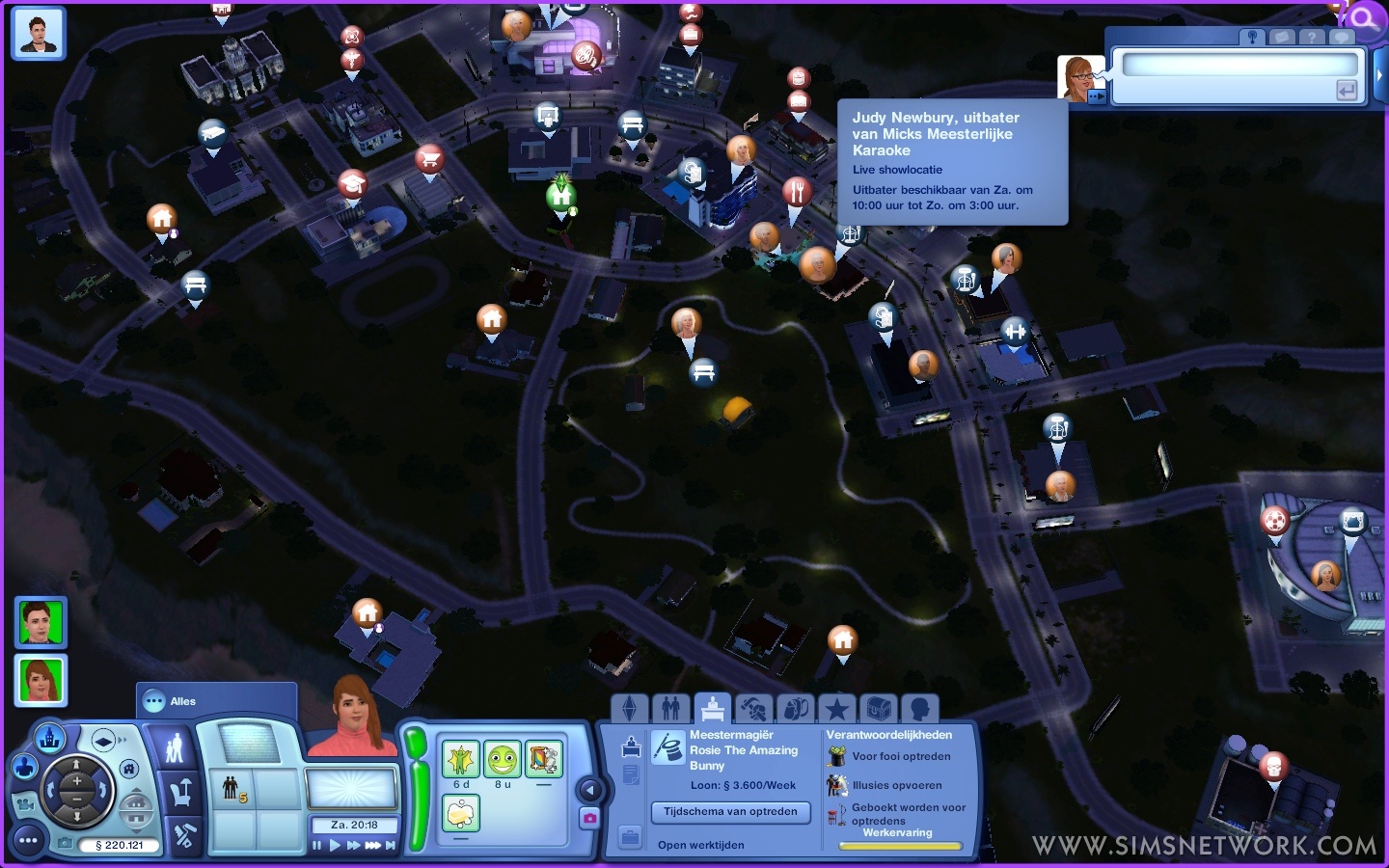Open the Opportunities star tab
The image size is (1389, 868).
[x=836, y=710]
